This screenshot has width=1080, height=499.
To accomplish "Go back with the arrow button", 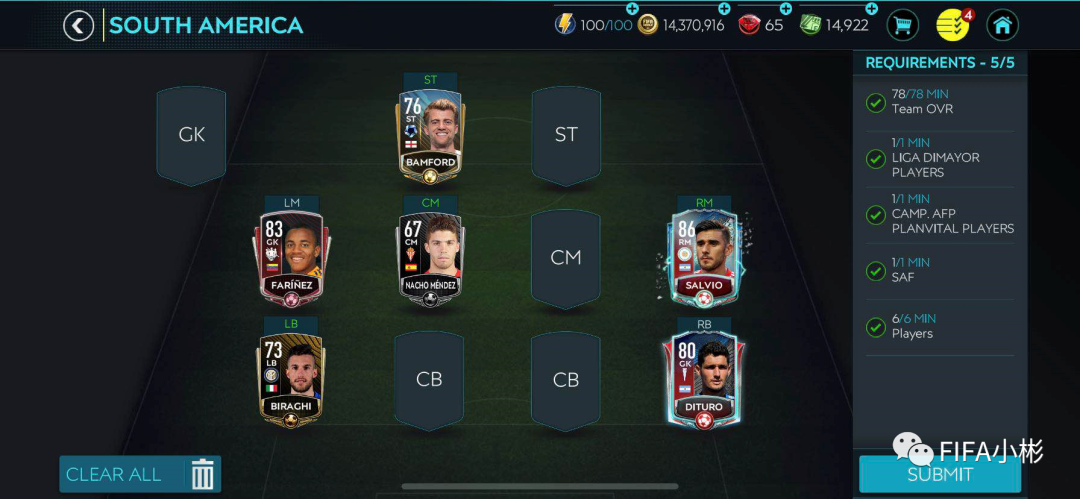I will click(79, 25).
